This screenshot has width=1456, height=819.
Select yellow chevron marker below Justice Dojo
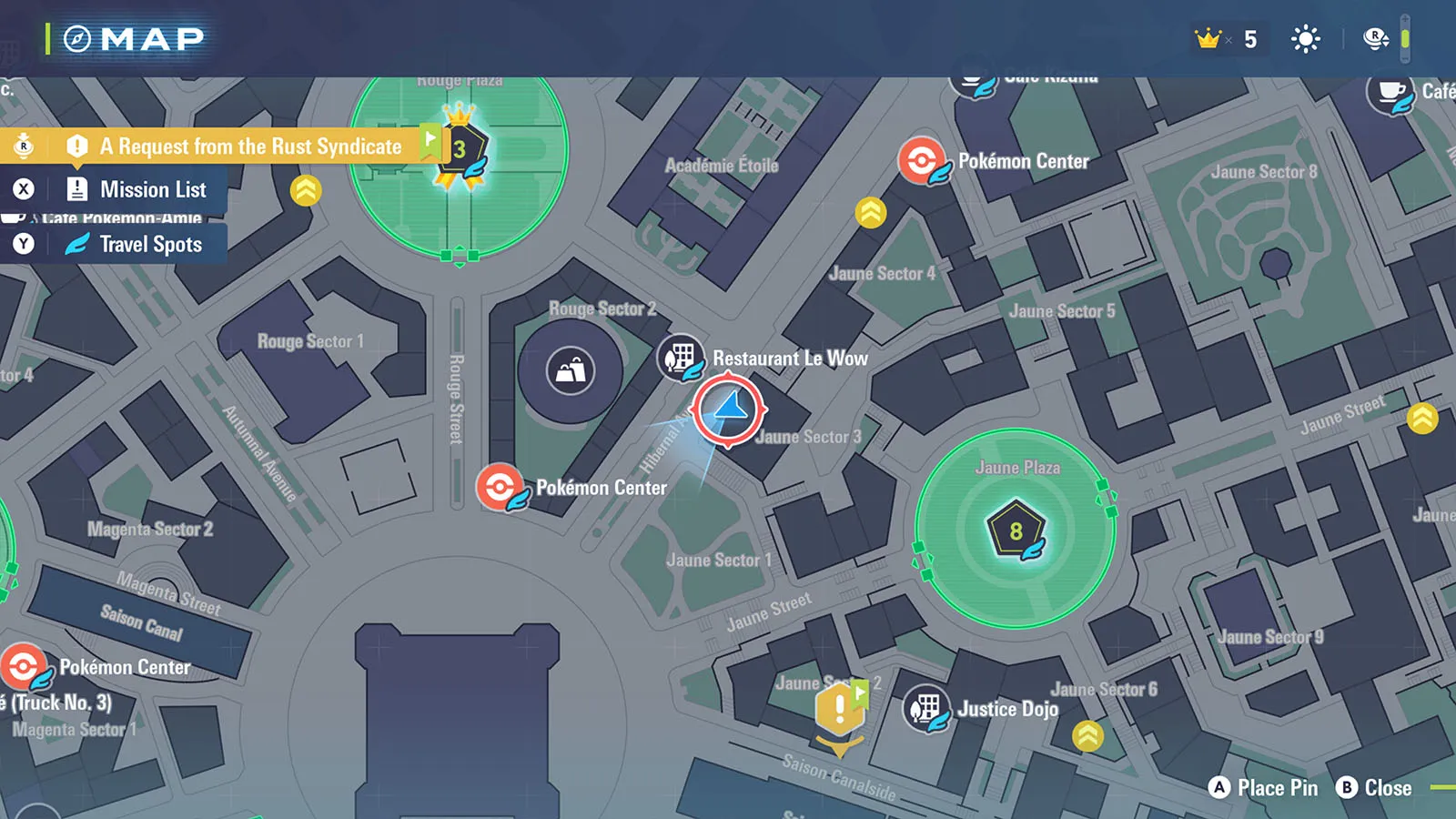[1087, 735]
